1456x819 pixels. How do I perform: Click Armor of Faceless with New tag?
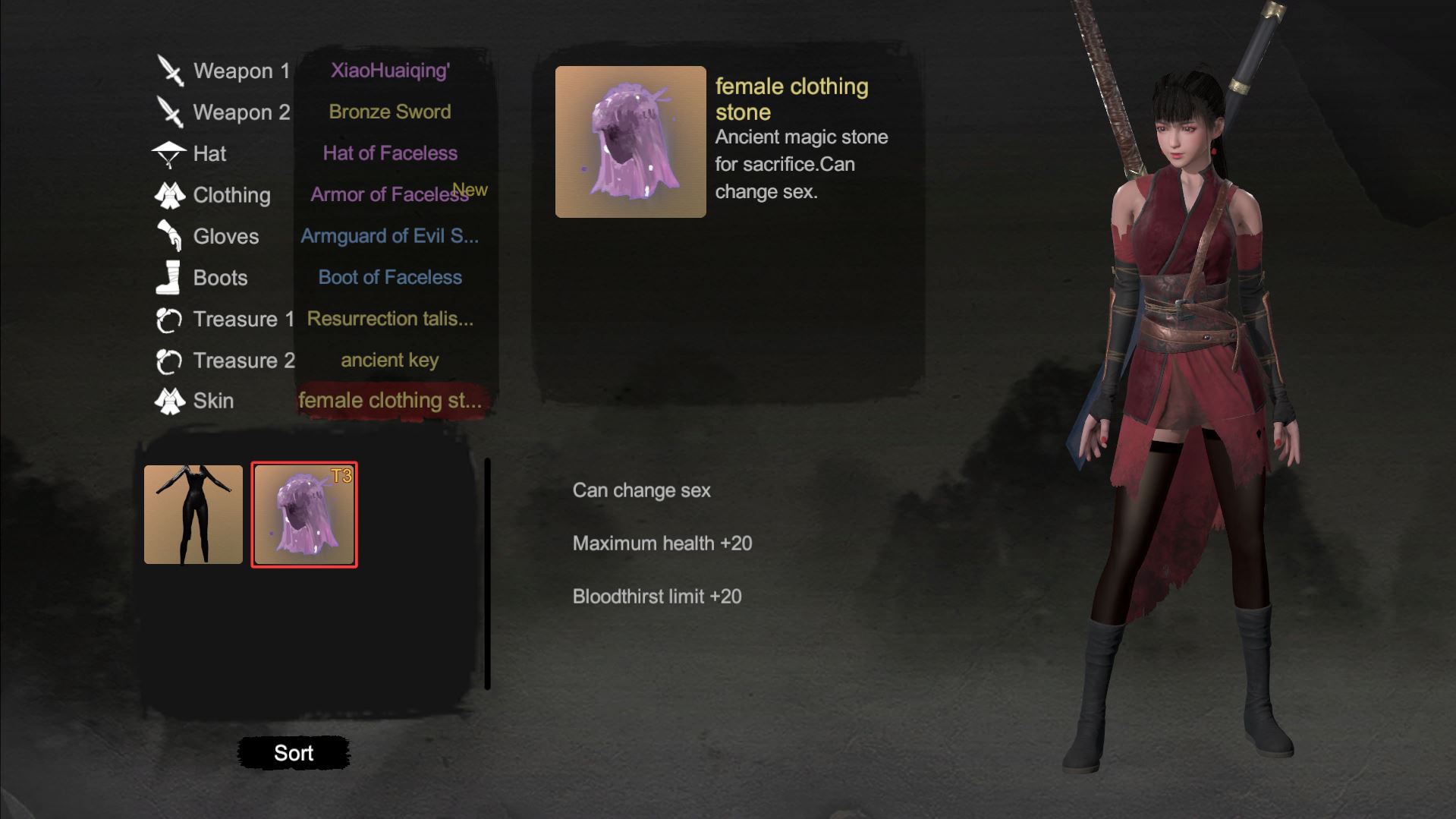point(388,194)
